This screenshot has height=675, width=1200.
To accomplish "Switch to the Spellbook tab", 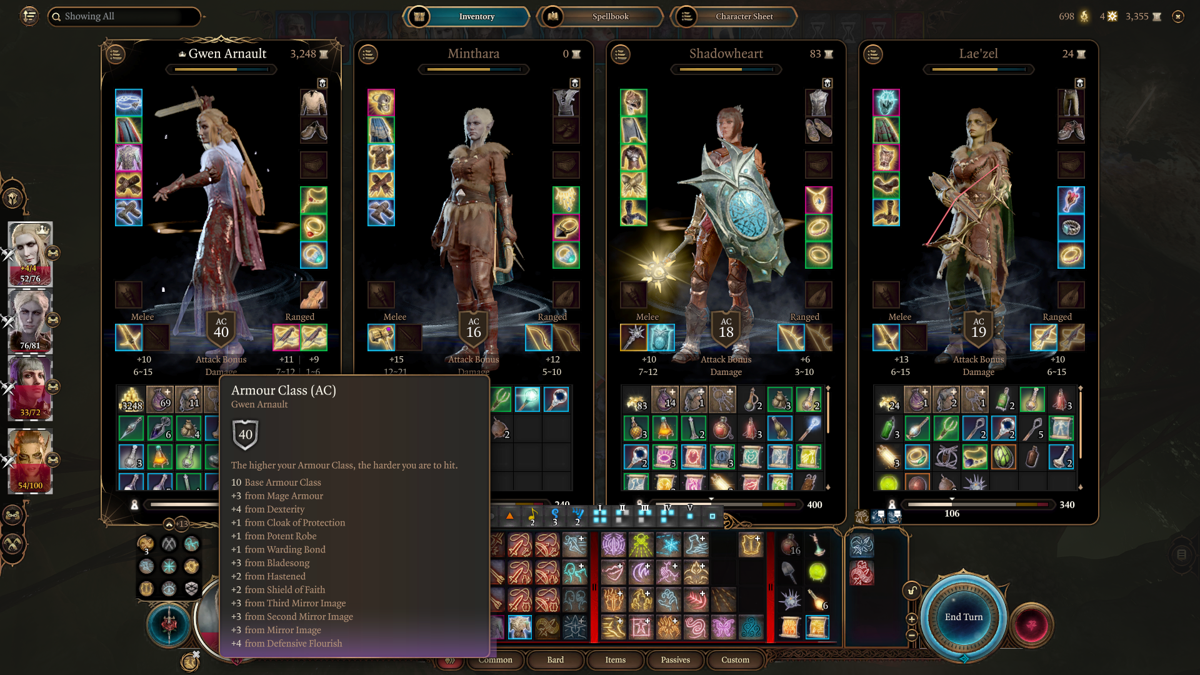I will (x=600, y=16).
